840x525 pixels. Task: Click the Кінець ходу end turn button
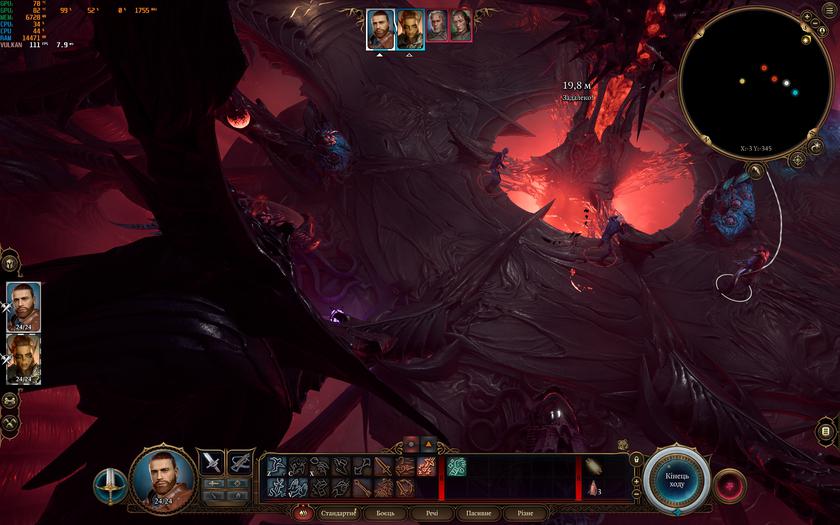pos(676,480)
